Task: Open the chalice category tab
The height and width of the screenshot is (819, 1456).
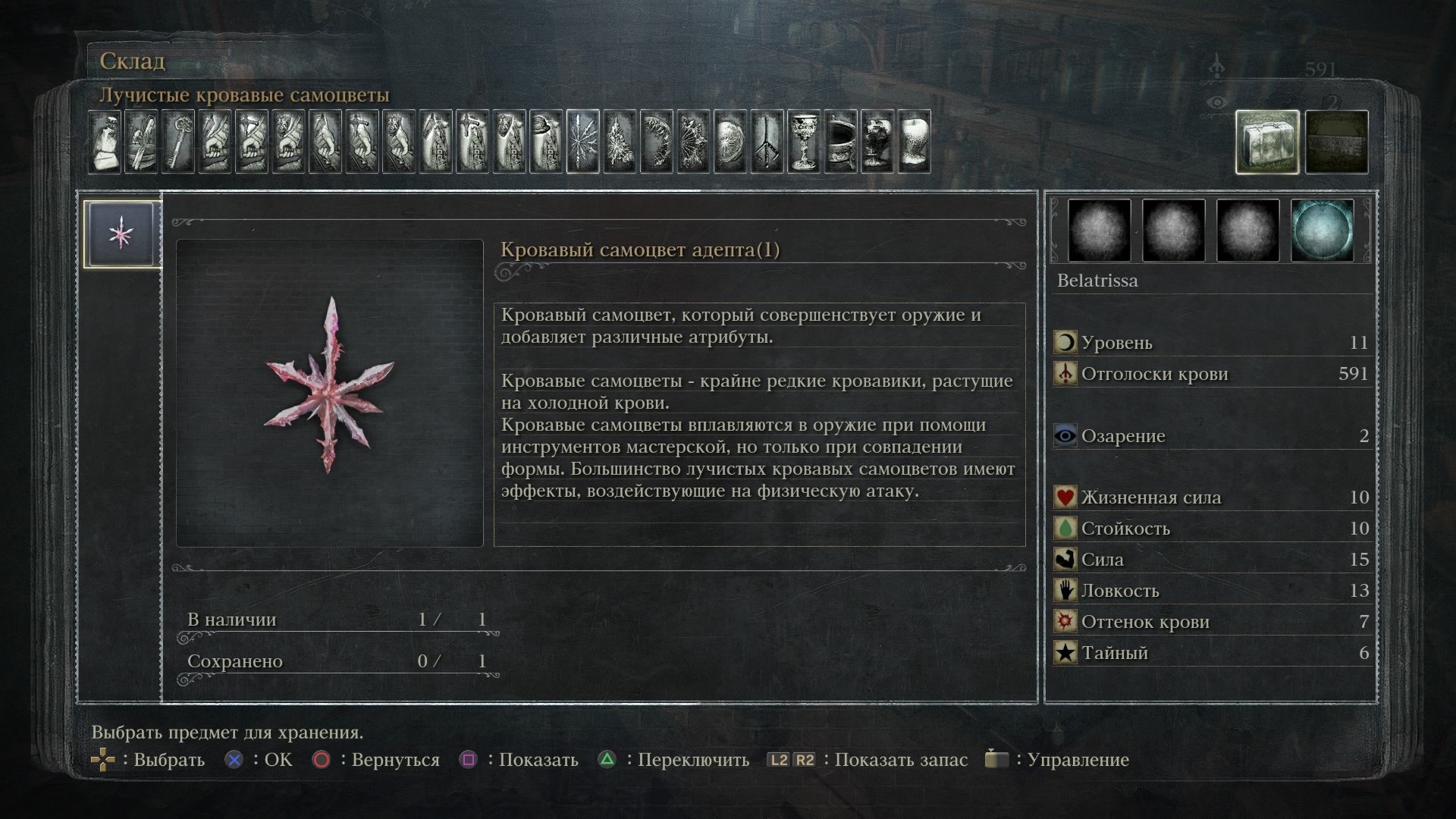Action: pyautogui.click(x=804, y=142)
